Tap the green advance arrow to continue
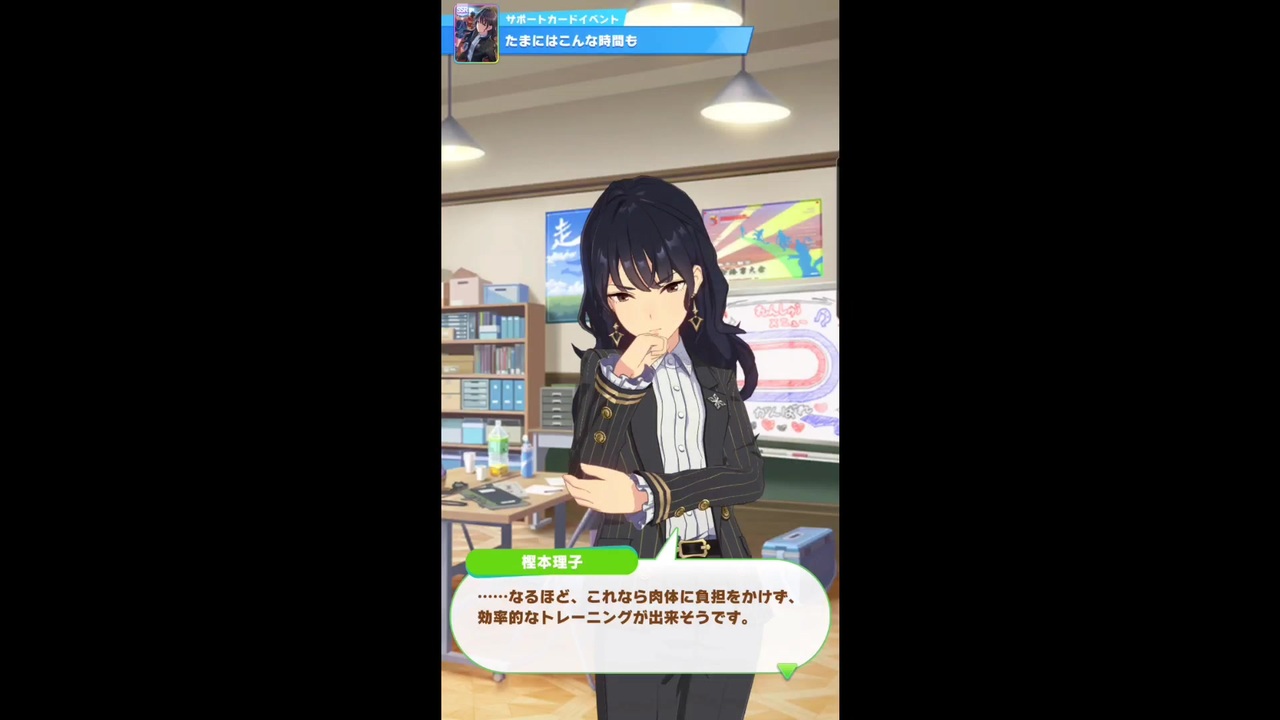 (x=787, y=672)
